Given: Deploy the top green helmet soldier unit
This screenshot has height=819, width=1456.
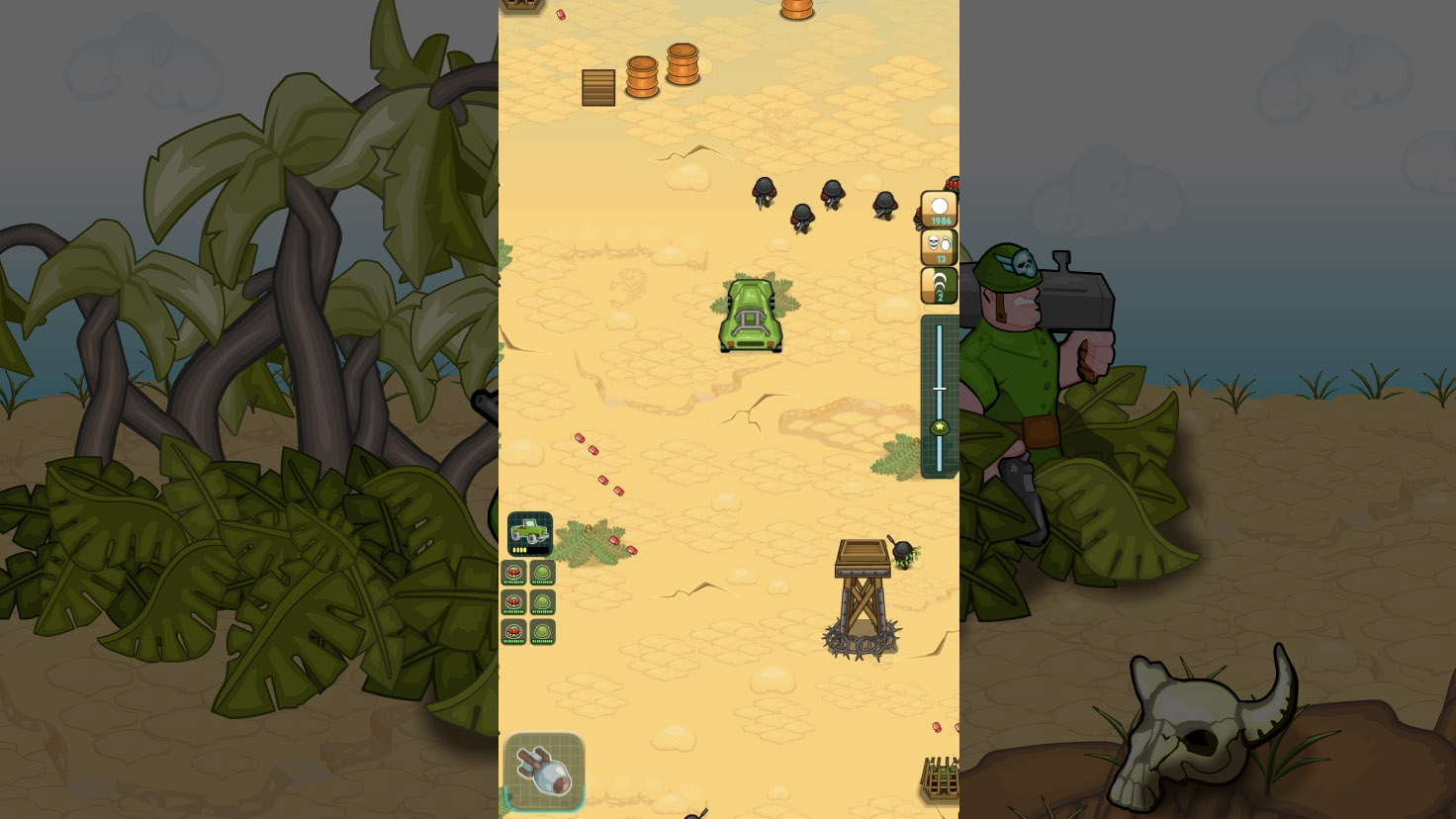Looking at the screenshot, I should [x=542, y=572].
